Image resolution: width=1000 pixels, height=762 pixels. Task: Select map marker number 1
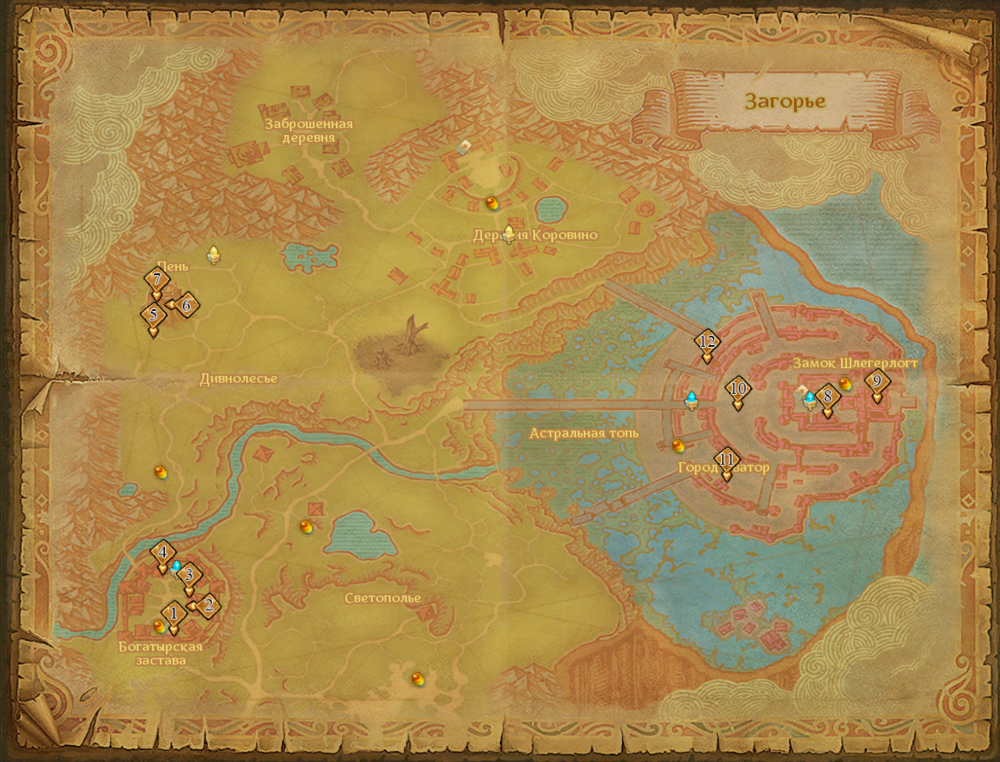[173, 613]
